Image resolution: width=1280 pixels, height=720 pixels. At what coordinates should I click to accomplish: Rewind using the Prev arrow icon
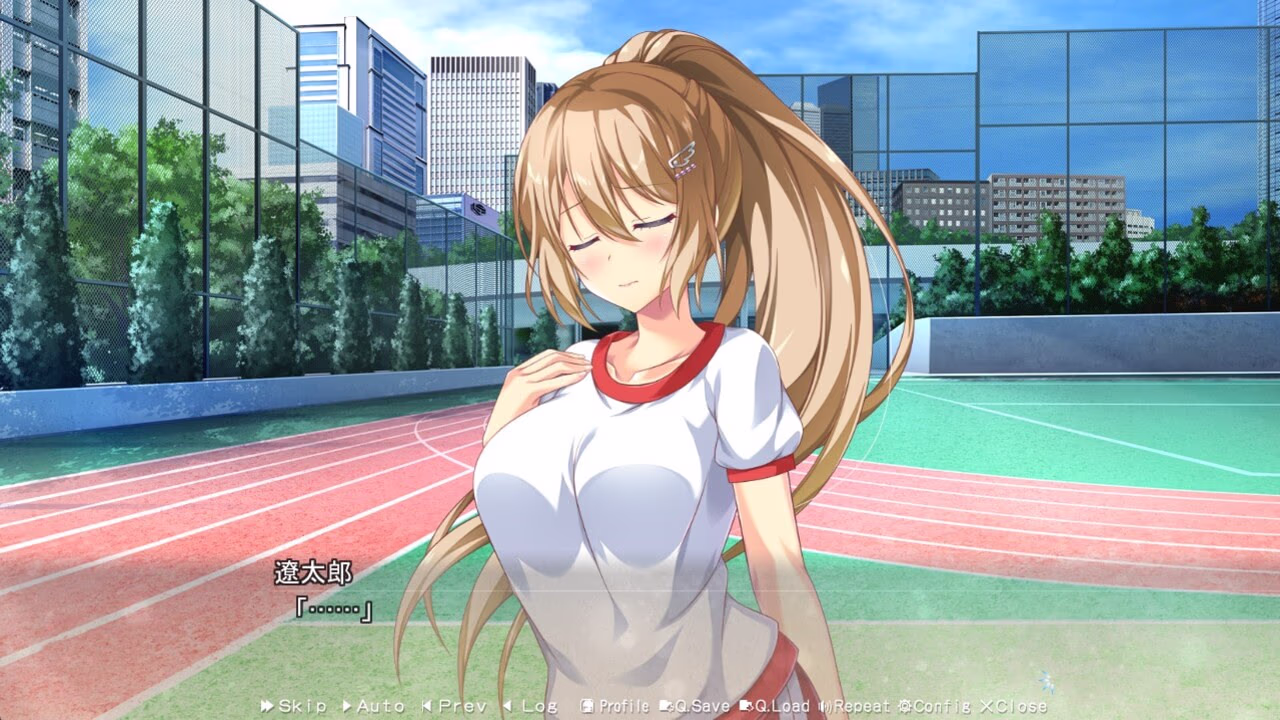pyautogui.click(x=428, y=705)
